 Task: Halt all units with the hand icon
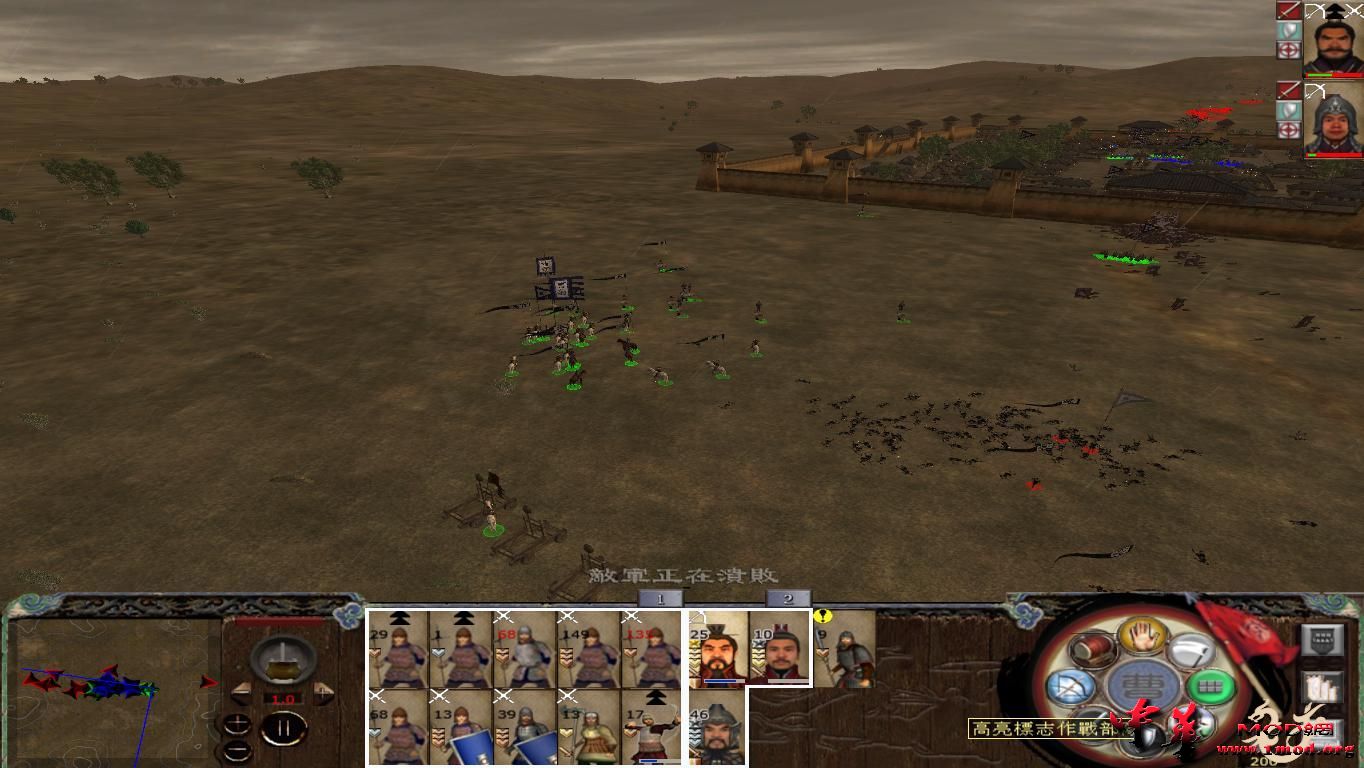click(x=1142, y=638)
